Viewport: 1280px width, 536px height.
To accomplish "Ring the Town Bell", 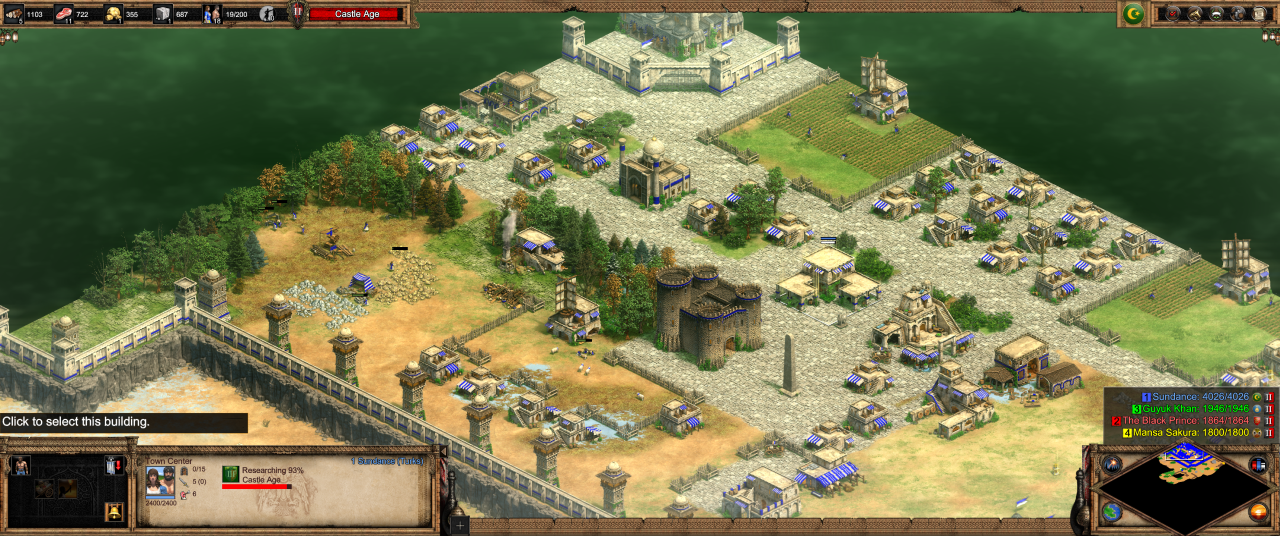I will click(x=114, y=512).
